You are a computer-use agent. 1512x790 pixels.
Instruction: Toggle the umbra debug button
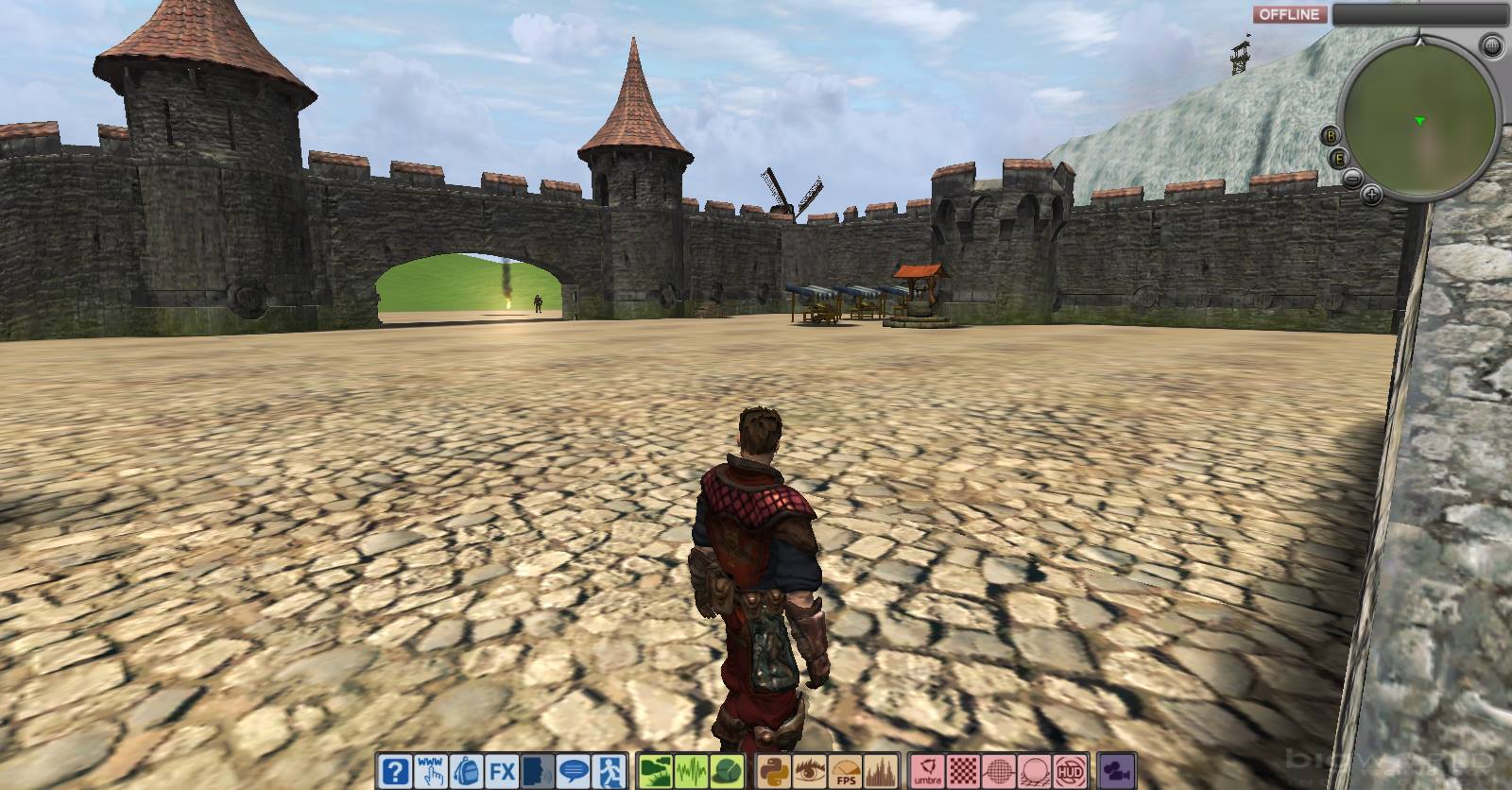click(x=927, y=770)
